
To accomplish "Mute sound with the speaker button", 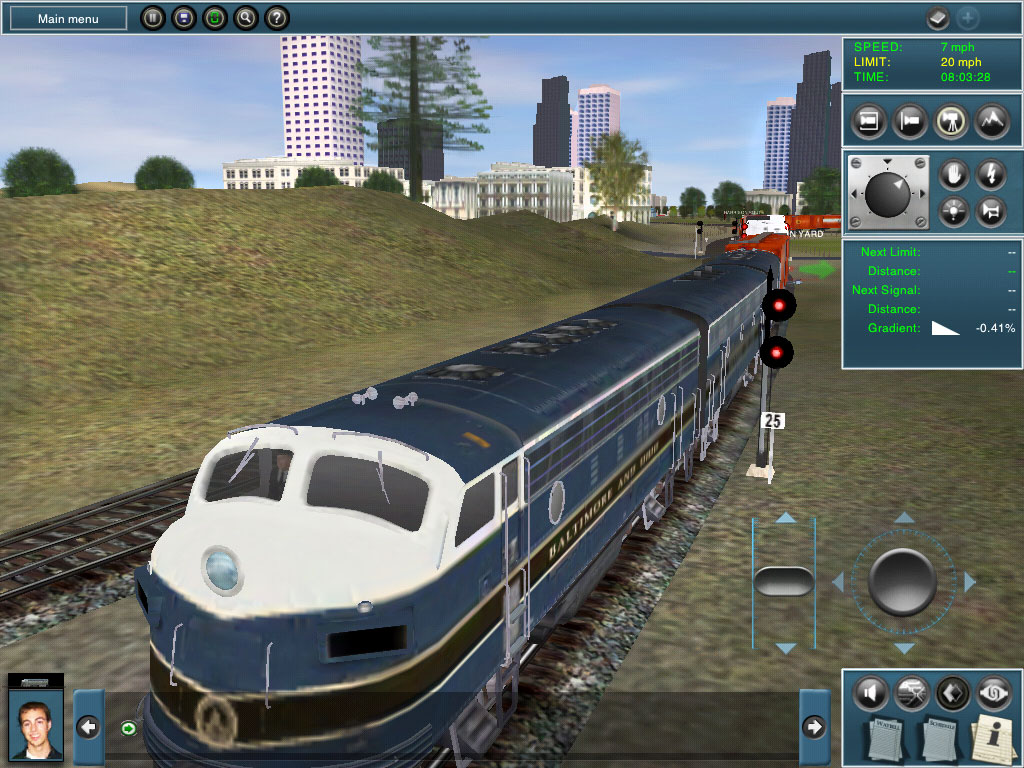I will (x=870, y=692).
